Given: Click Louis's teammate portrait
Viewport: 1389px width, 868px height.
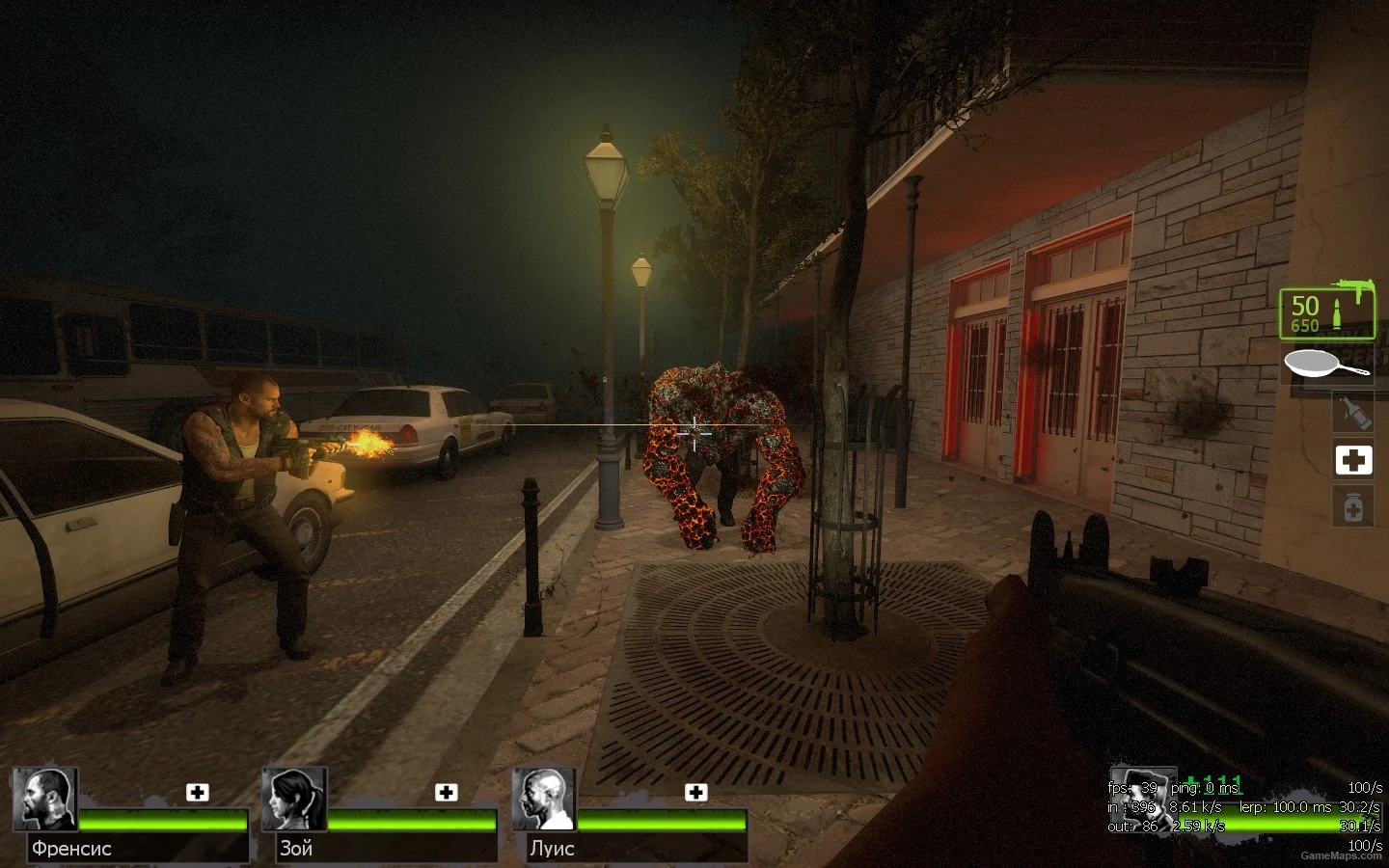Looking at the screenshot, I should coord(544,800).
